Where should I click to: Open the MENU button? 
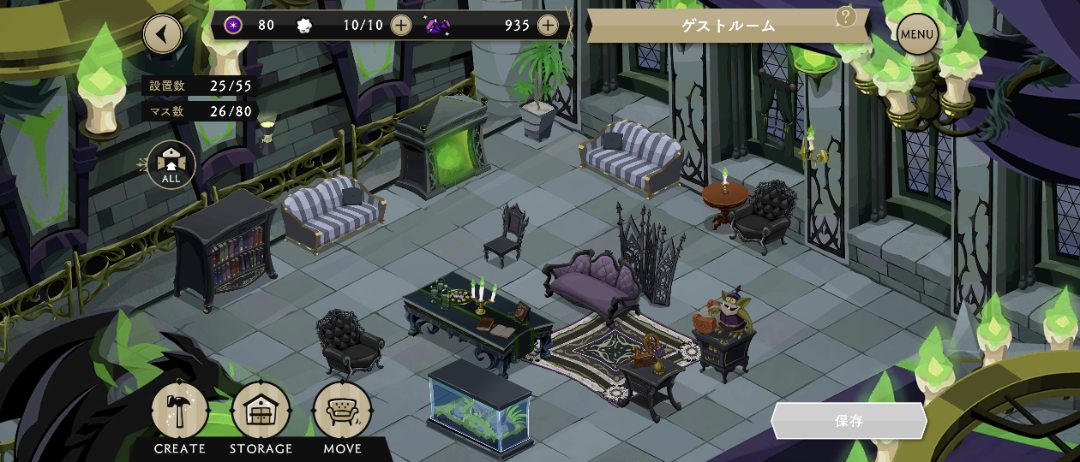[917, 36]
